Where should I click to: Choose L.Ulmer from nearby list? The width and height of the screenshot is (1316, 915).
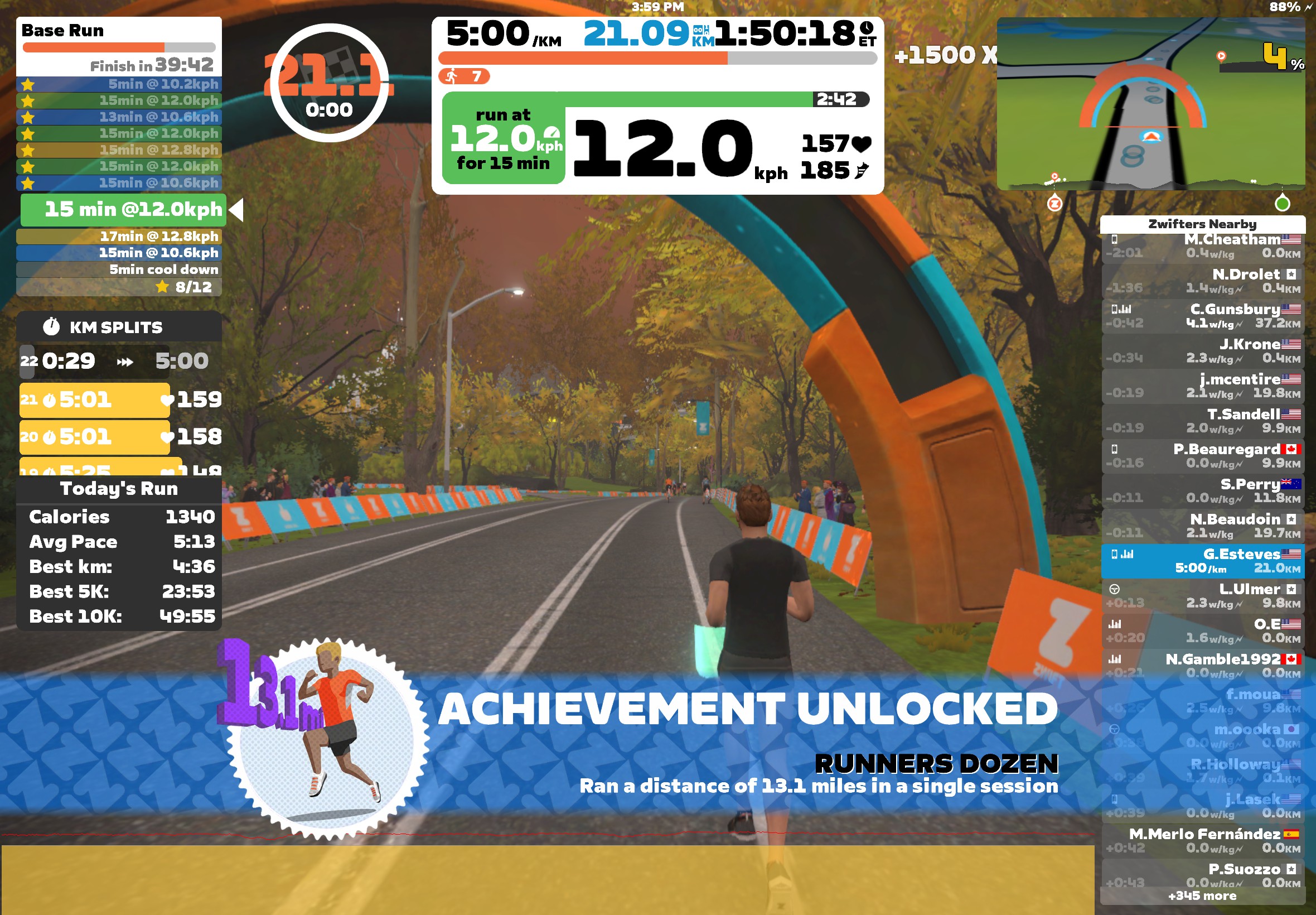pos(1202,596)
